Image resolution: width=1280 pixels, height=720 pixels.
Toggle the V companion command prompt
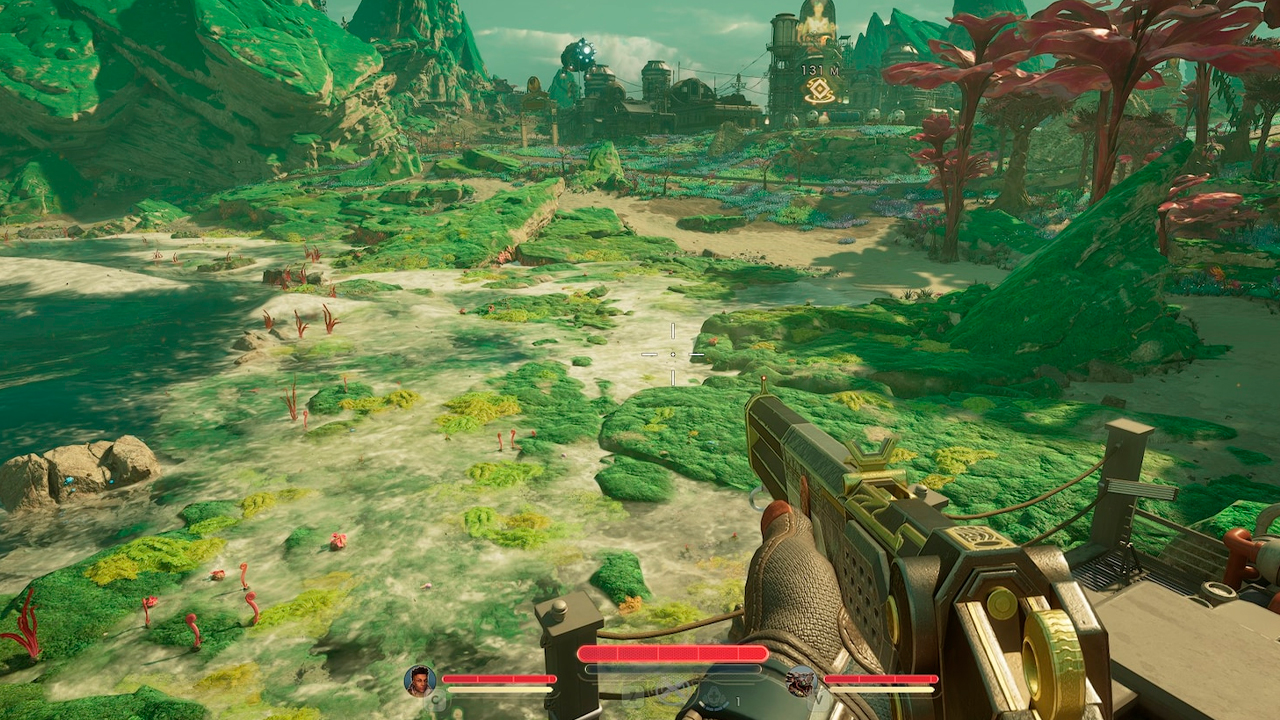pos(819,698)
